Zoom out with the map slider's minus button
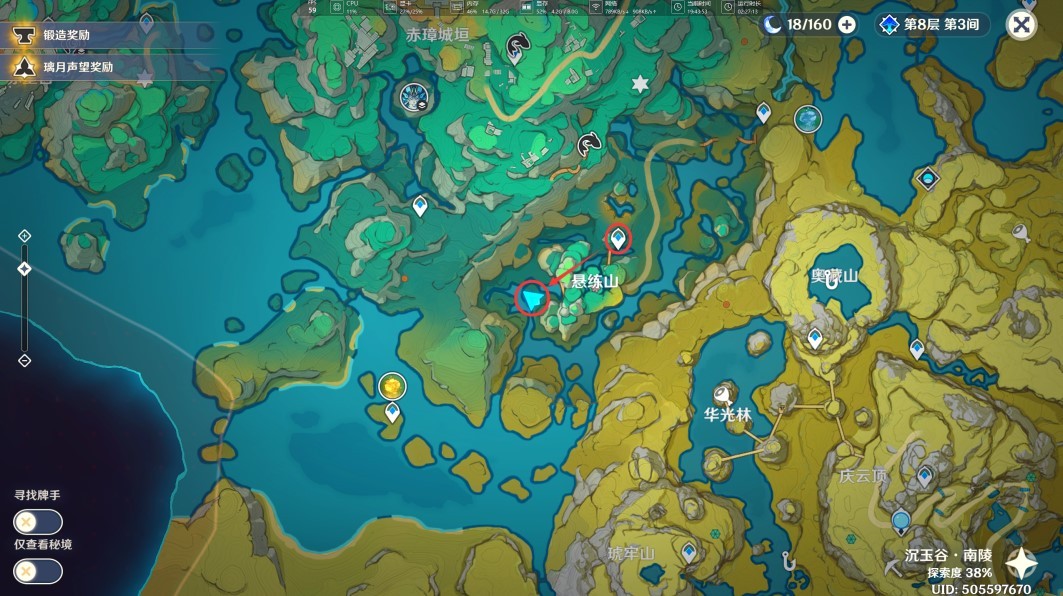This screenshot has width=1063, height=596. 25,361
